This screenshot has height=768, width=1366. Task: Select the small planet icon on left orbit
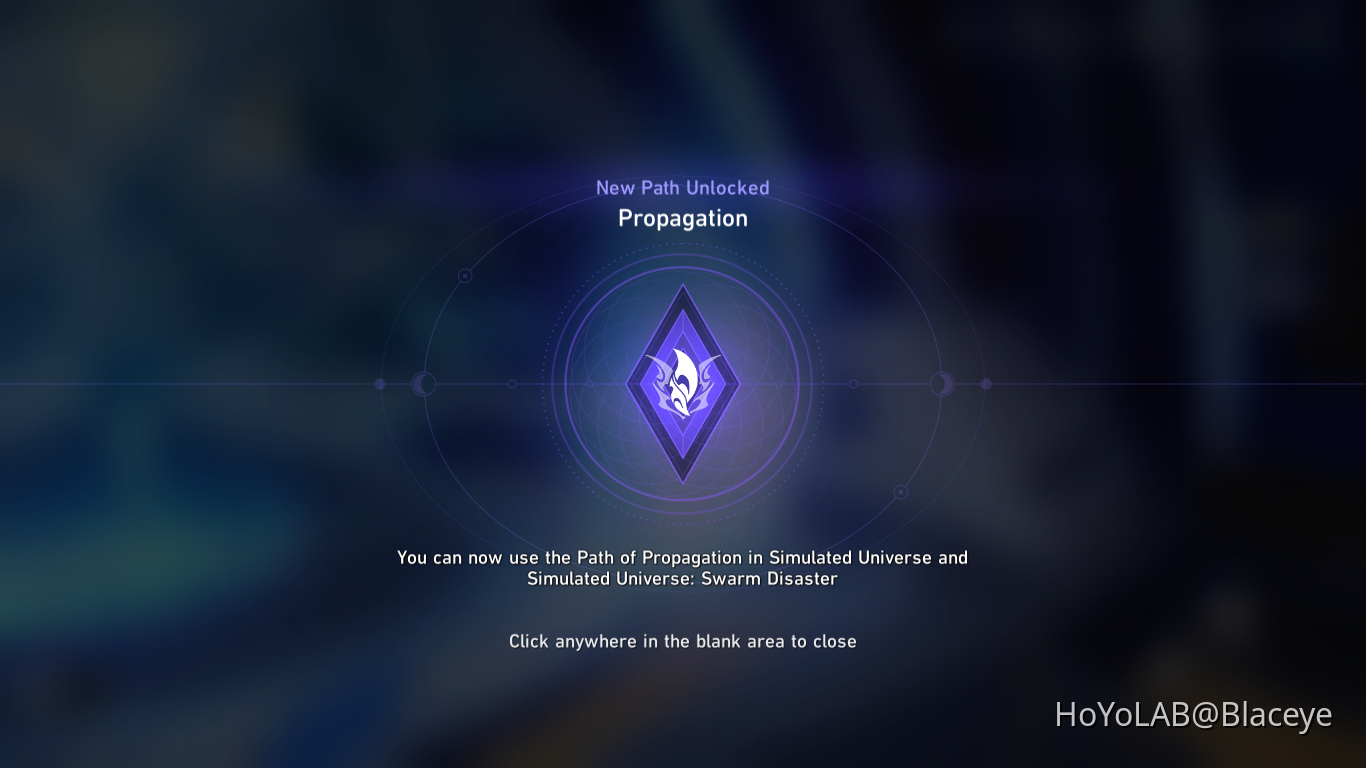tap(424, 383)
